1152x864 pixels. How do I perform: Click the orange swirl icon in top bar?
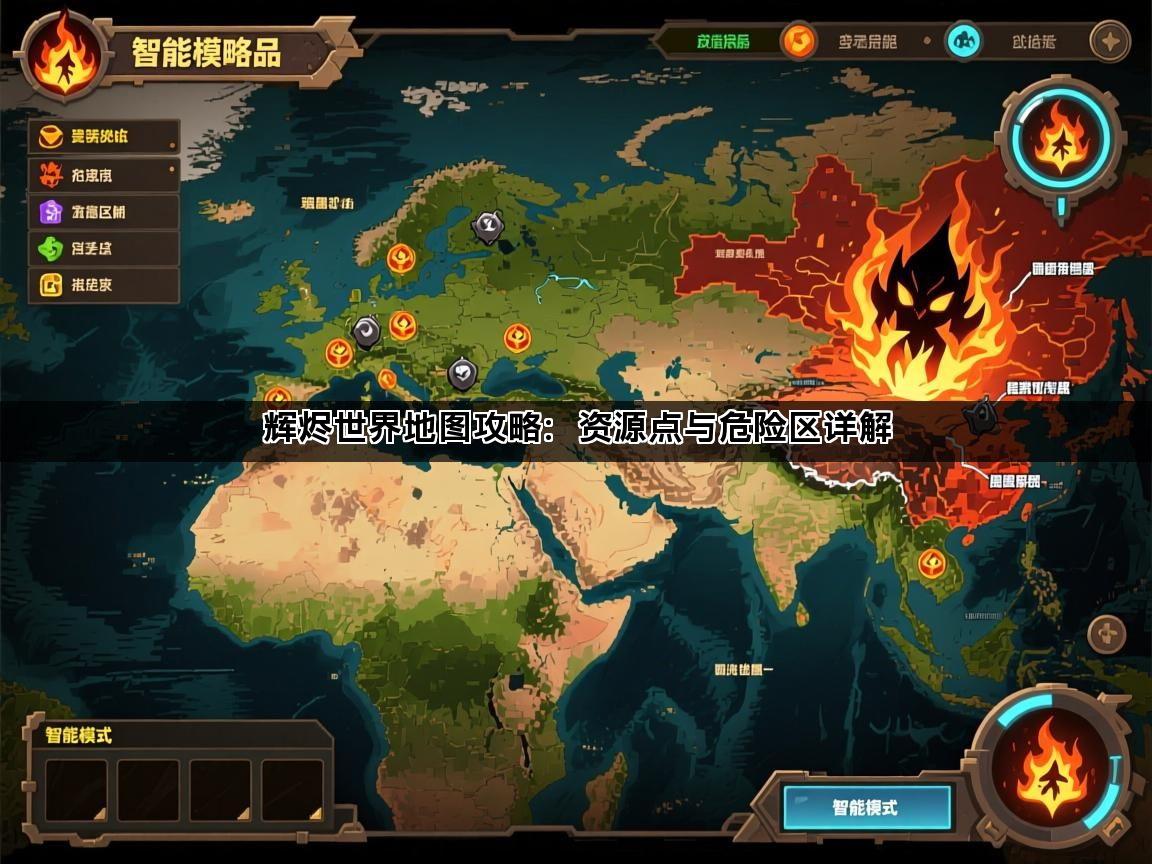click(x=798, y=42)
